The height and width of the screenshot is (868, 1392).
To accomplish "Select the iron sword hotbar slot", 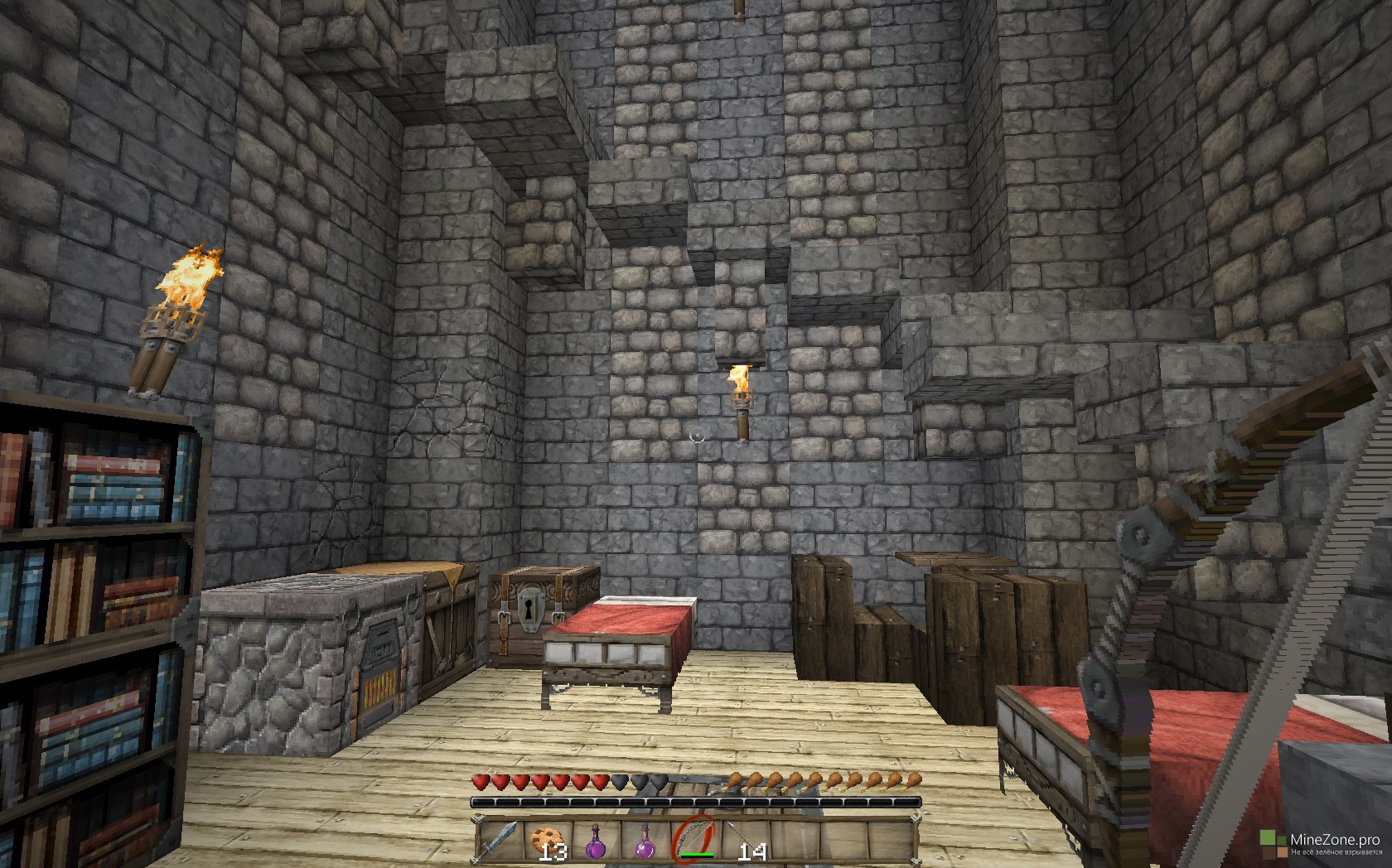I will point(500,841).
